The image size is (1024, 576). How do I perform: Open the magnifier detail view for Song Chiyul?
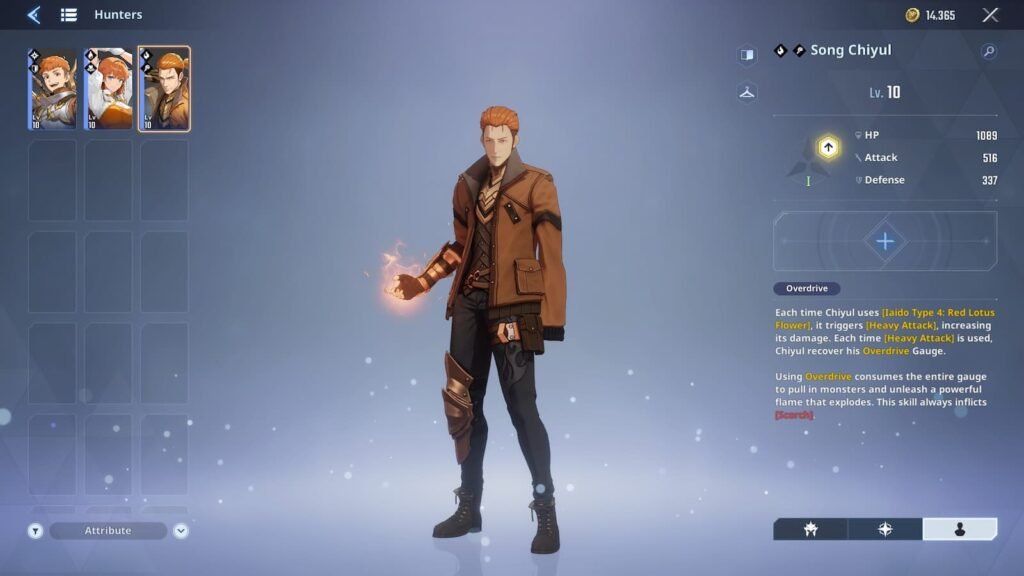pos(988,52)
